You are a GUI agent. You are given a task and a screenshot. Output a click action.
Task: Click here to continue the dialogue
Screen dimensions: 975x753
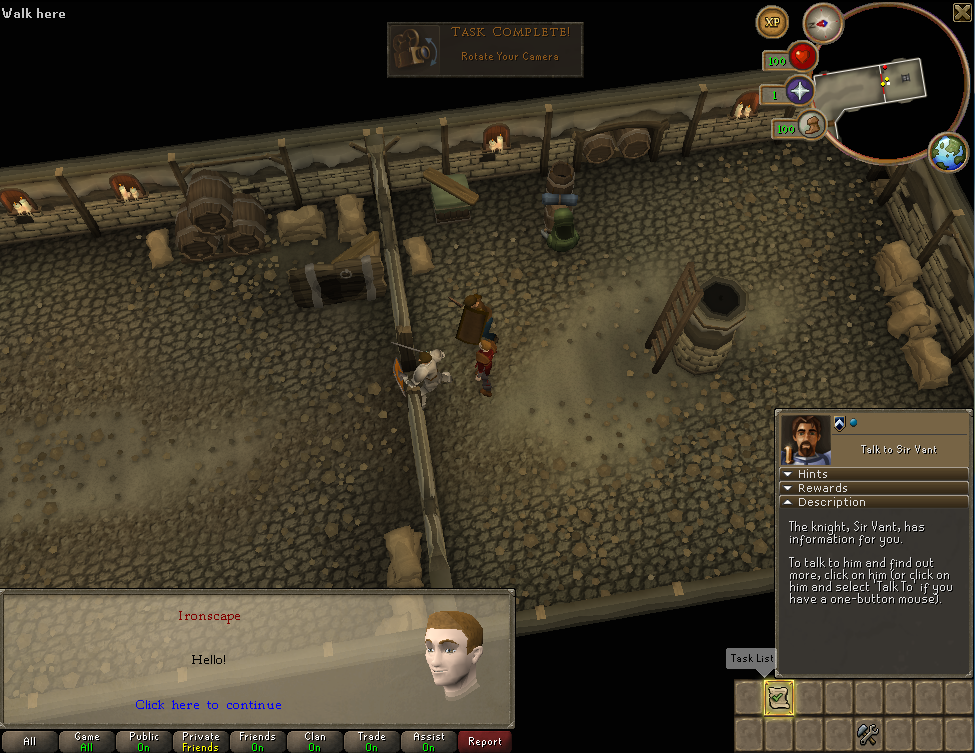click(x=208, y=705)
